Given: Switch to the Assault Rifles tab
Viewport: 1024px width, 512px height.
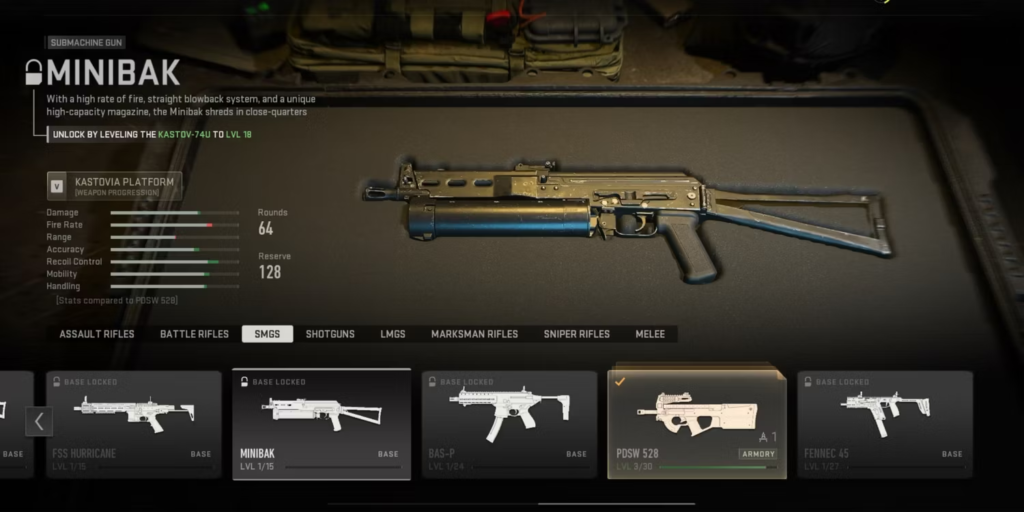Looking at the screenshot, I should [x=97, y=334].
